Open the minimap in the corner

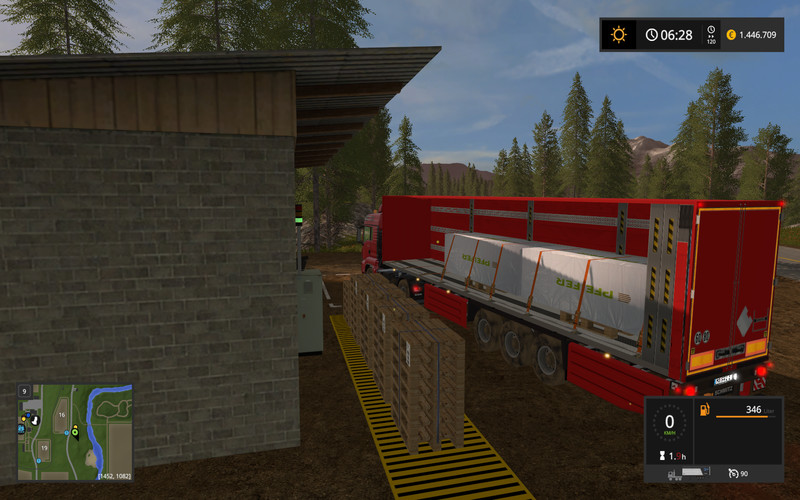(x=75, y=432)
